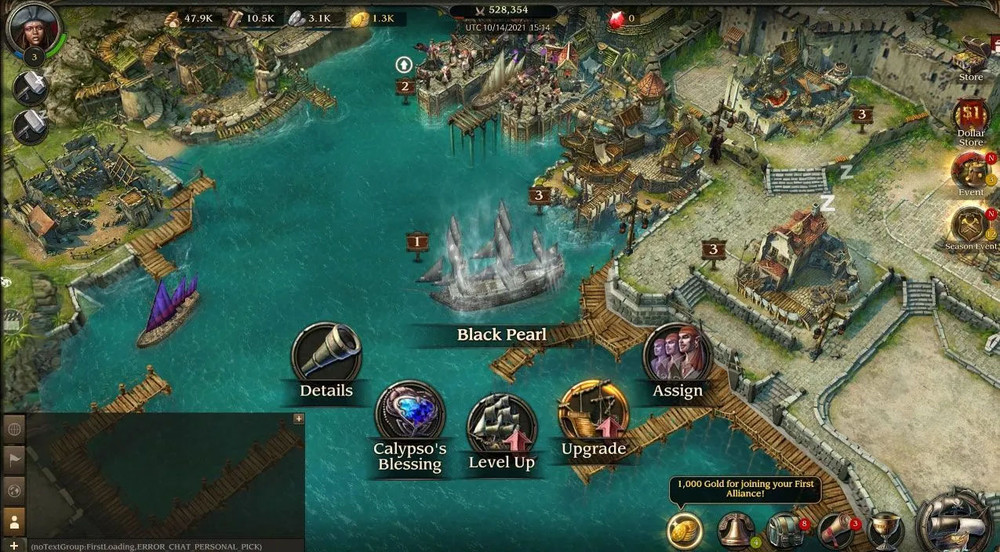1000x552 pixels.
Task: Expand the chat window with plus button
Action: [x=298, y=419]
